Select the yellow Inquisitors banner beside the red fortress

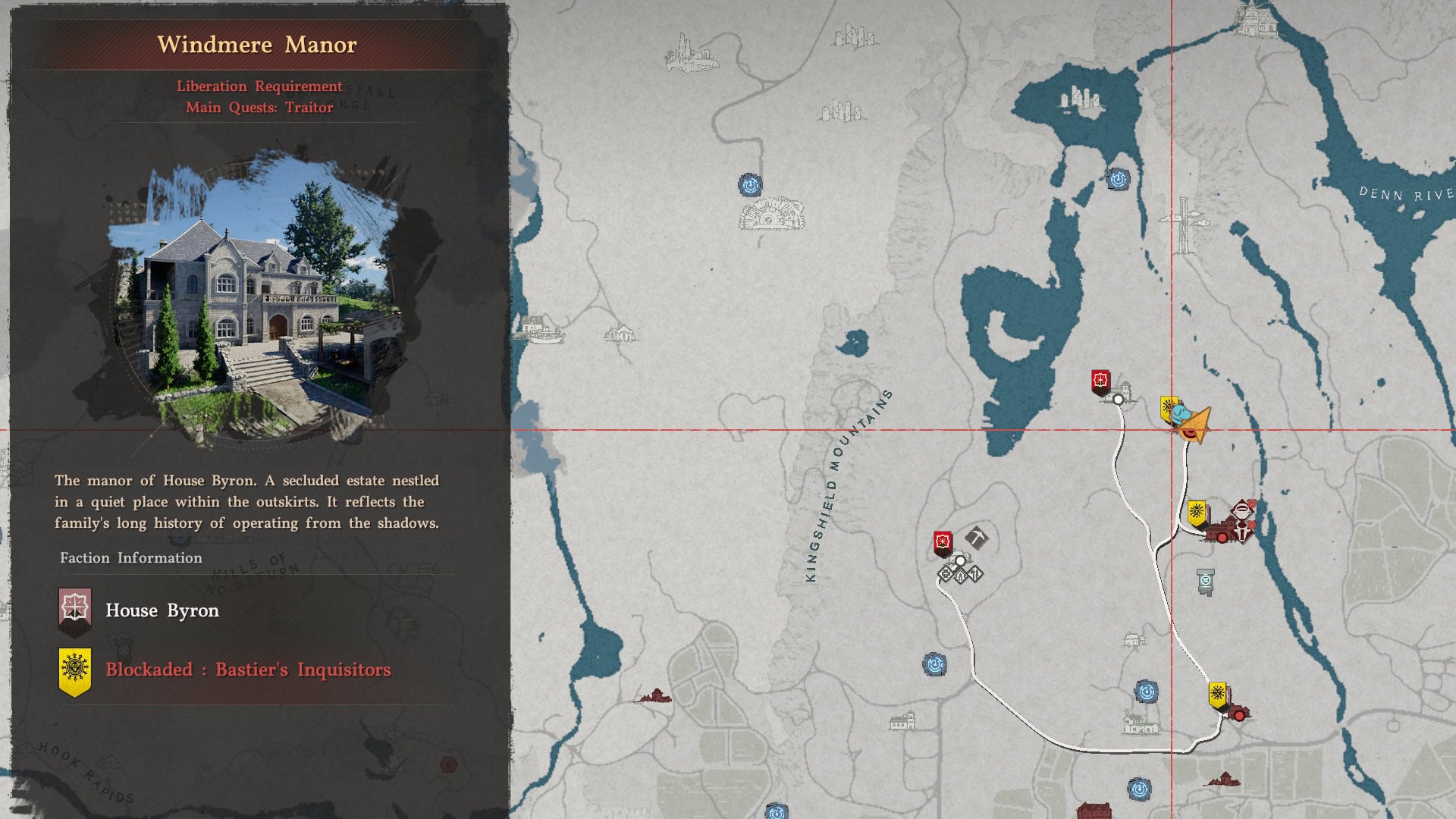pyautogui.click(x=1197, y=513)
